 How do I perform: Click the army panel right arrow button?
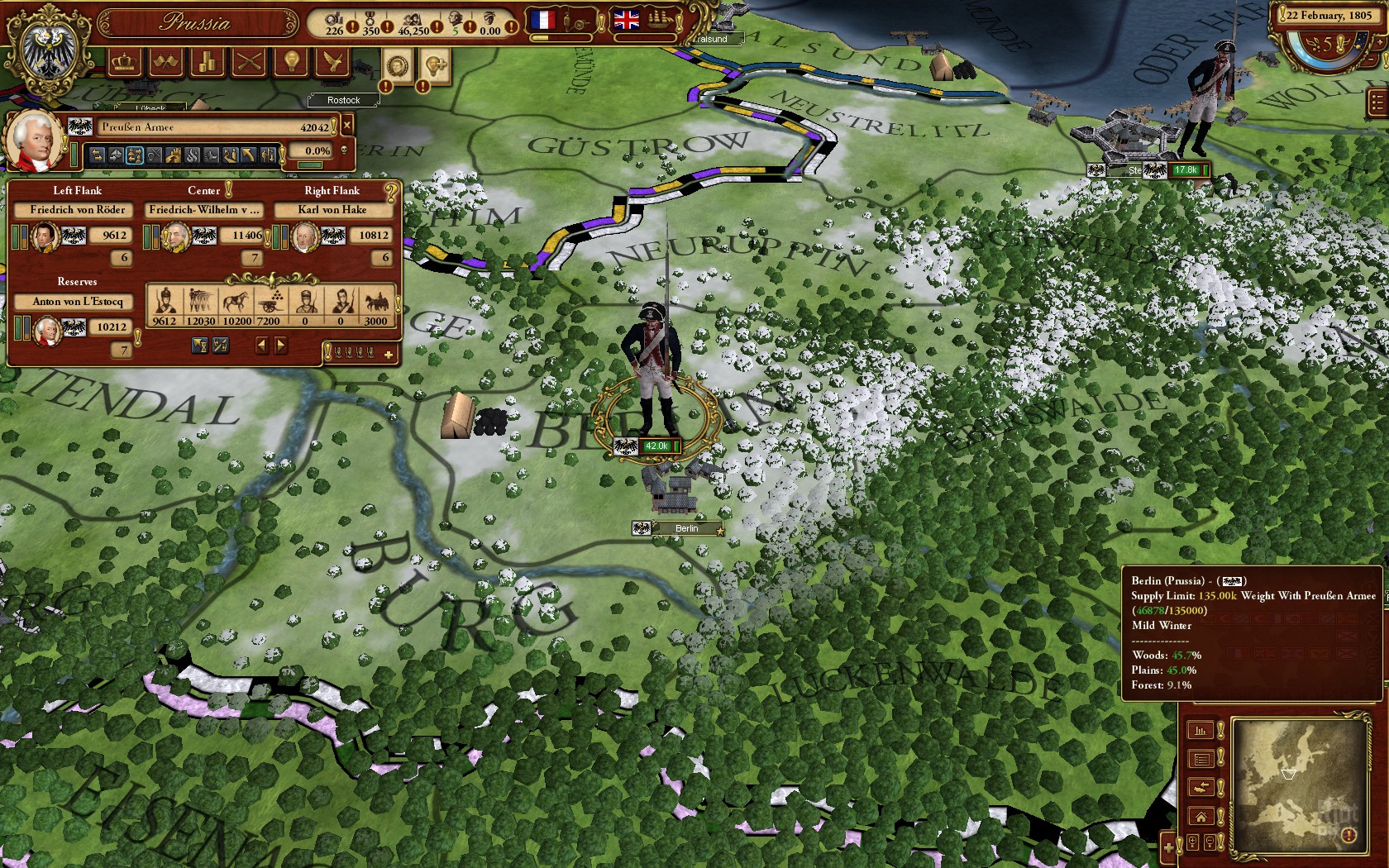(x=281, y=345)
